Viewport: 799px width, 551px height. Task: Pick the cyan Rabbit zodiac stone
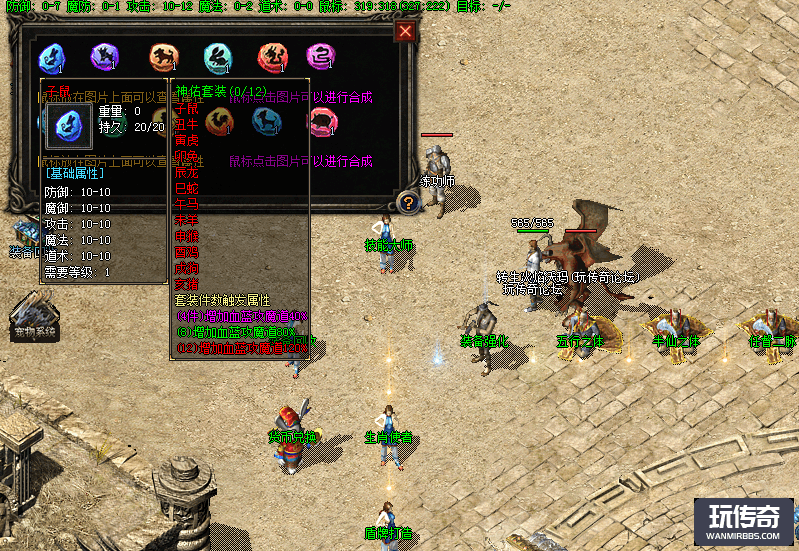point(216,57)
